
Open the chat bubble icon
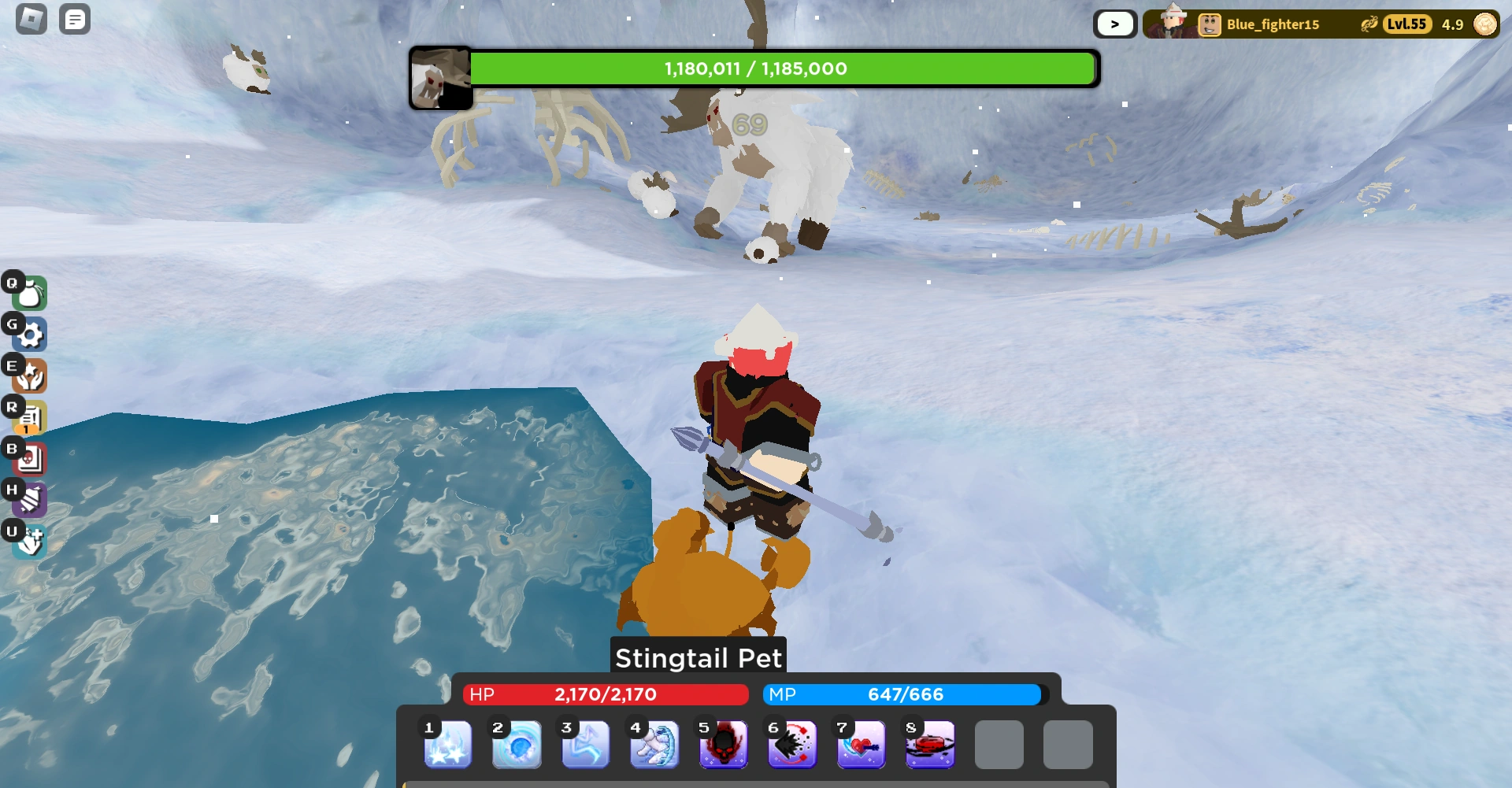pyautogui.click(x=75, y=19)
